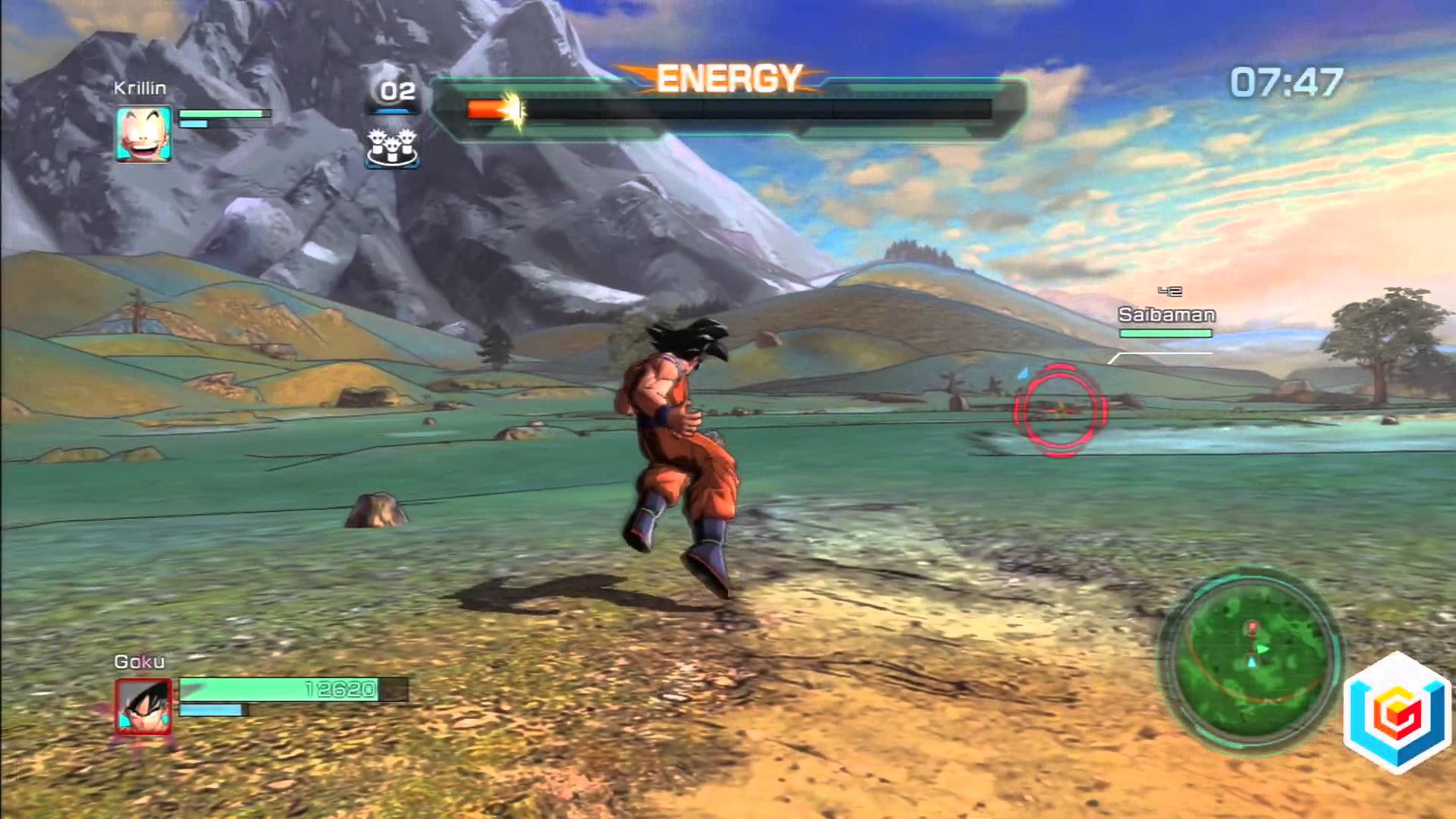The height and width of the screenshot is (819, 1456).
Task: Open the circular green minimap
Action: point(1251,661)
